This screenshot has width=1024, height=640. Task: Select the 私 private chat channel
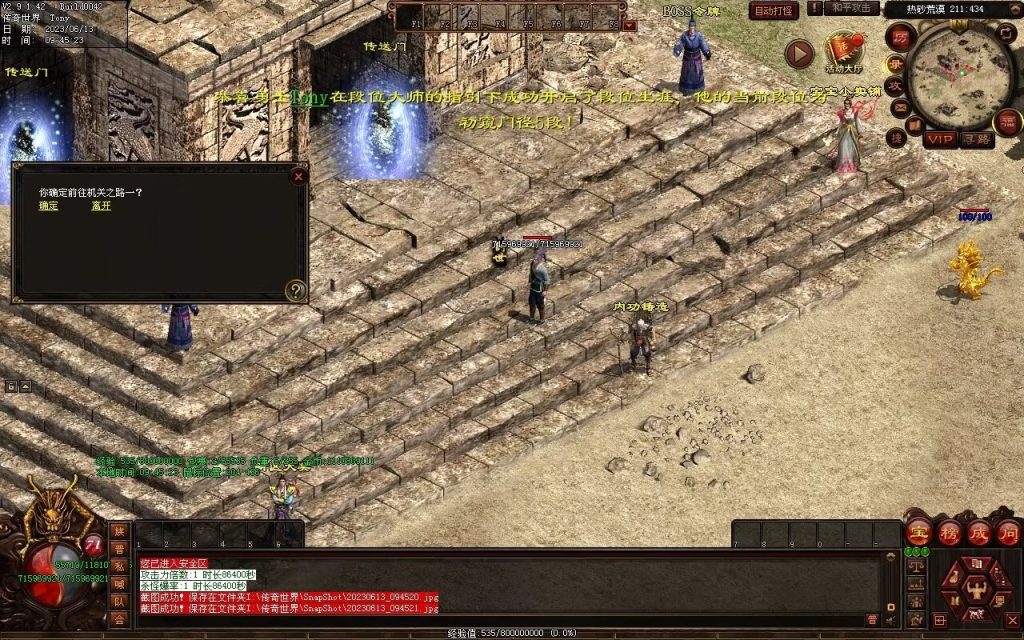(x=119, y=567)
